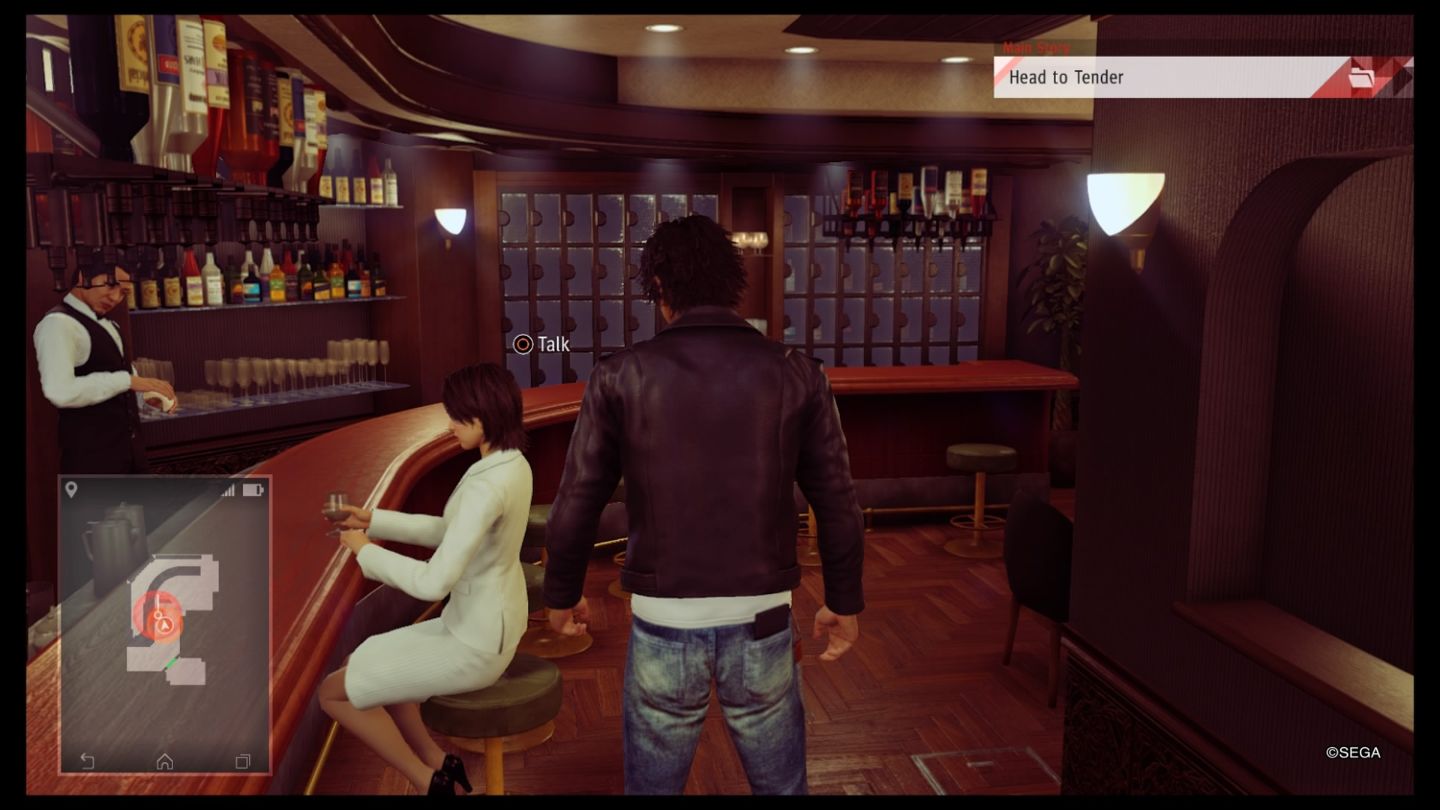This screenshot has width=1440, height=810.
Task: Select the Main Story label
Action: (x=1035, y=46)
